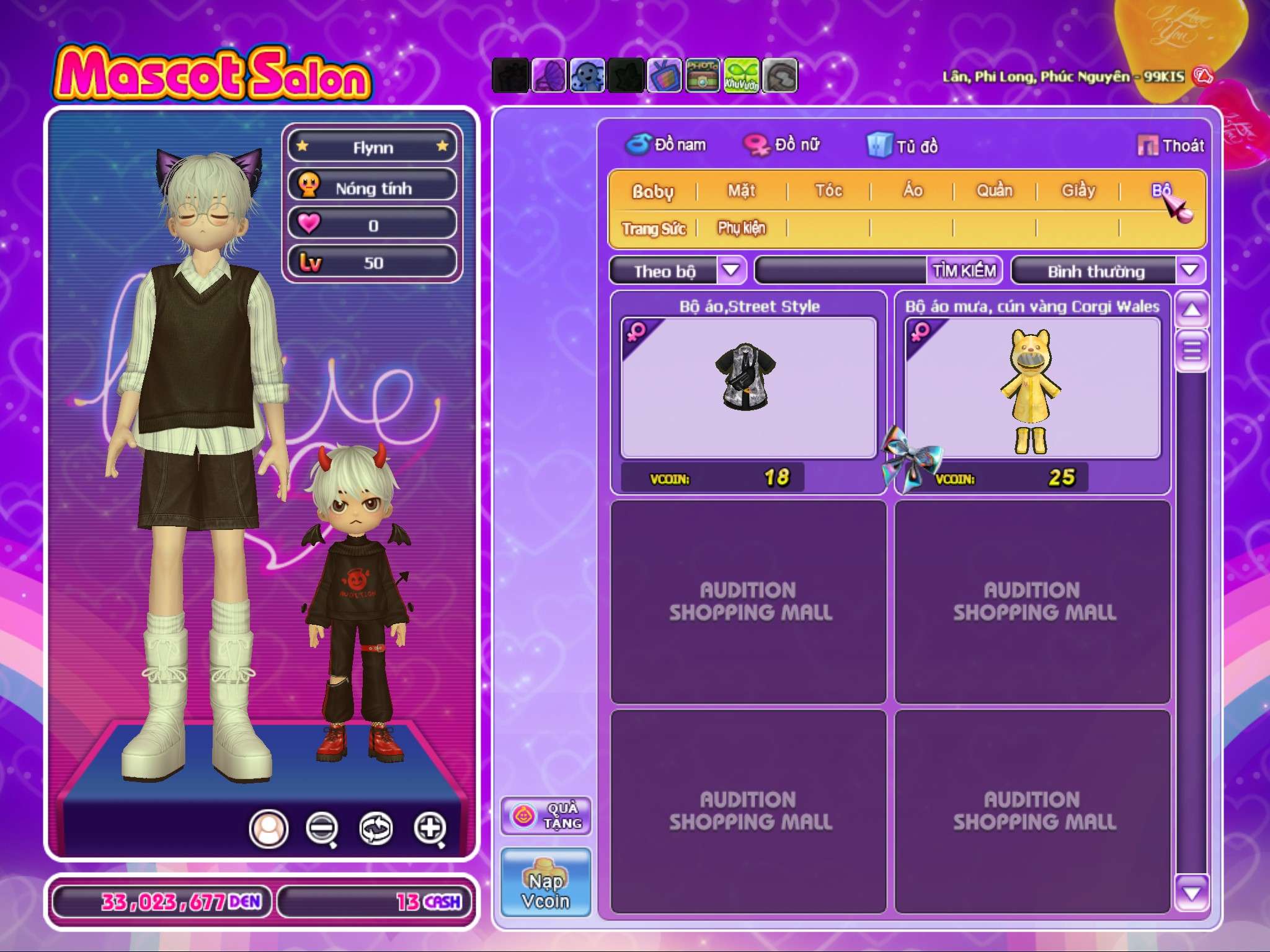The height and width of the screenshot is (952, 1270).
Task: Open the Quà Tặng gift button
Action: tap(546, 816)
